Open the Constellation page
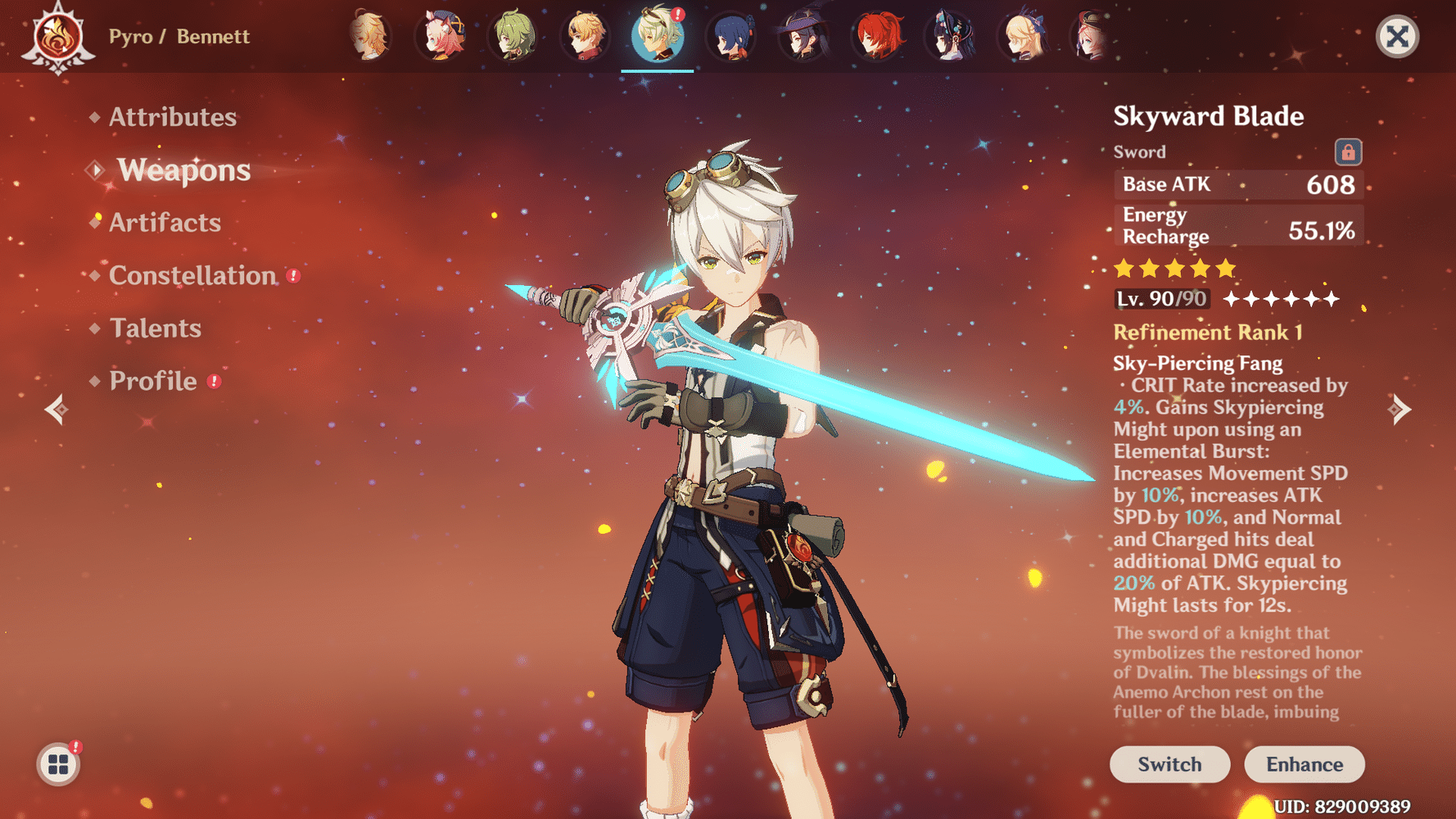Image resolution: width=1456 pixels, height=819 pixels. pos(193,276)
